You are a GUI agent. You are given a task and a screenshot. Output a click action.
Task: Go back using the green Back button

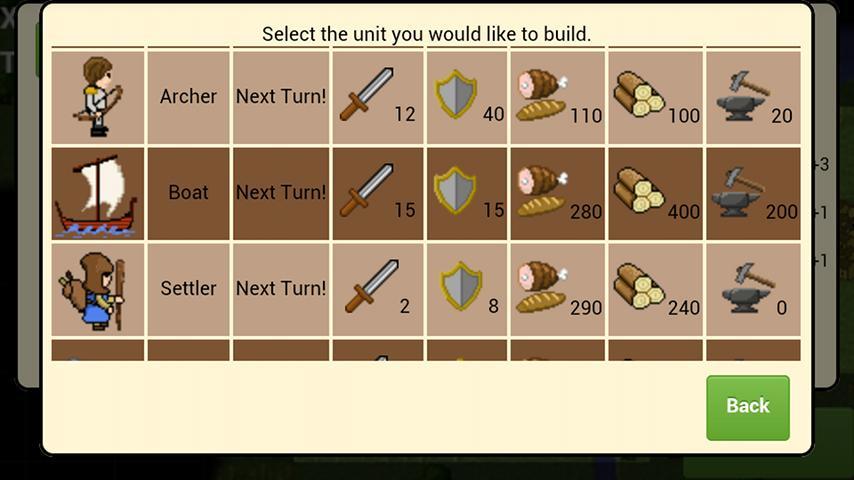747,406
